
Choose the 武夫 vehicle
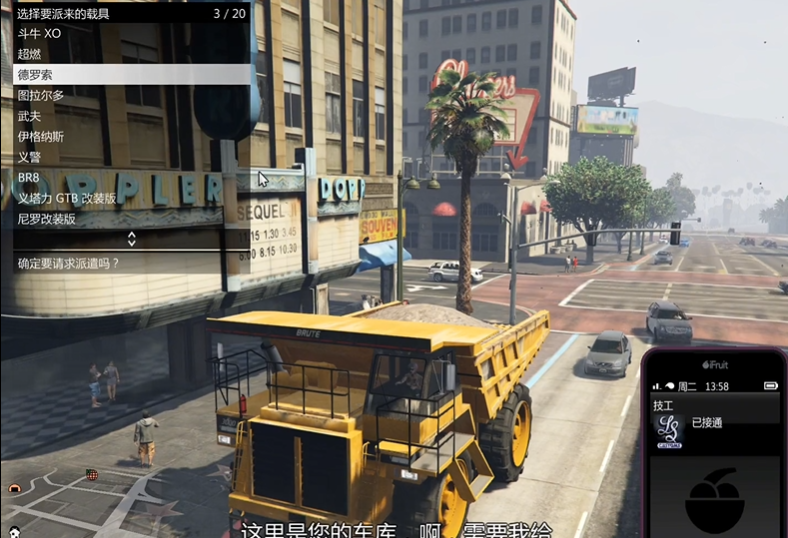point(30,116)
